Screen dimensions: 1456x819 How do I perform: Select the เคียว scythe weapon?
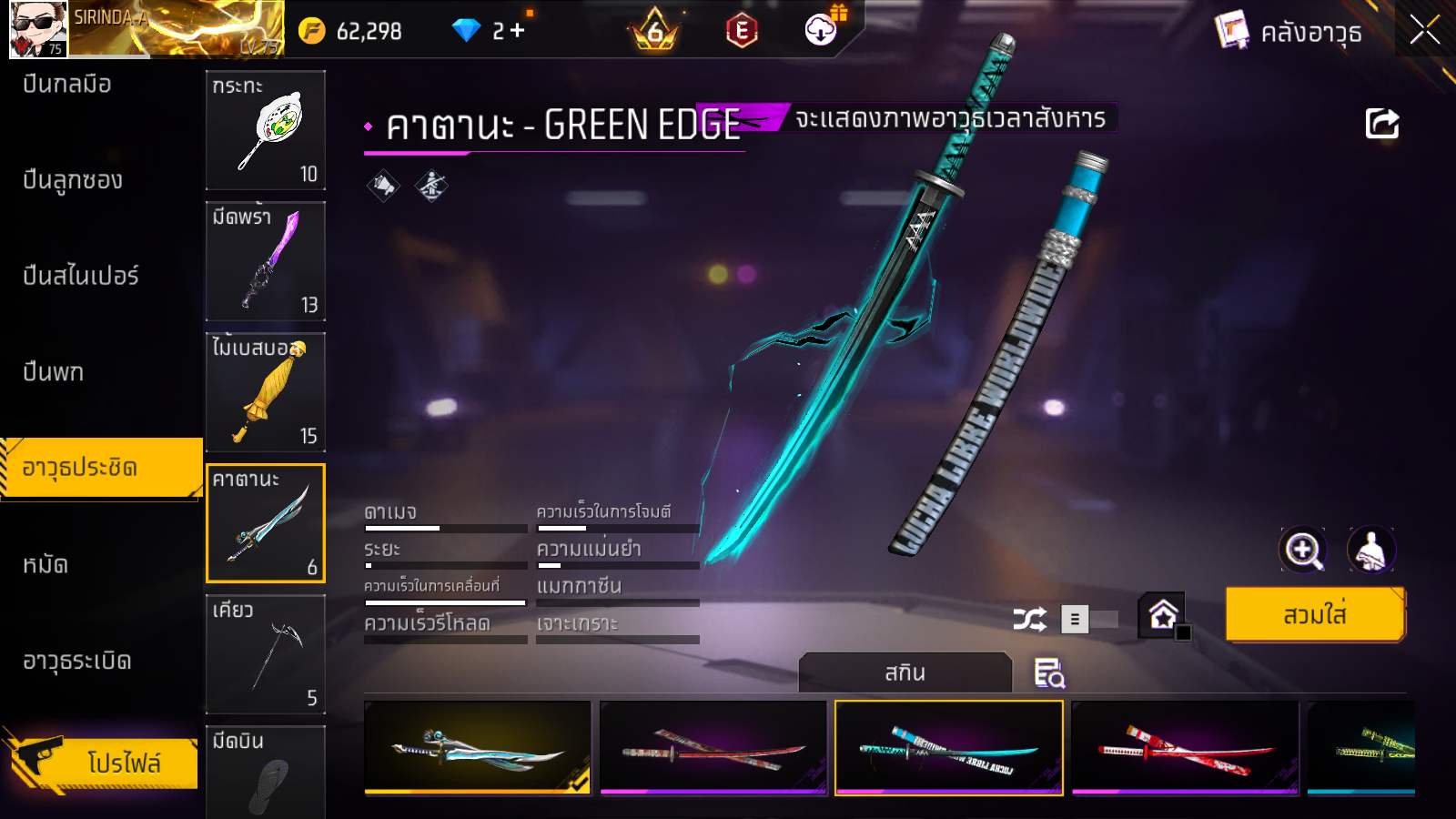[x=265, y=654]
